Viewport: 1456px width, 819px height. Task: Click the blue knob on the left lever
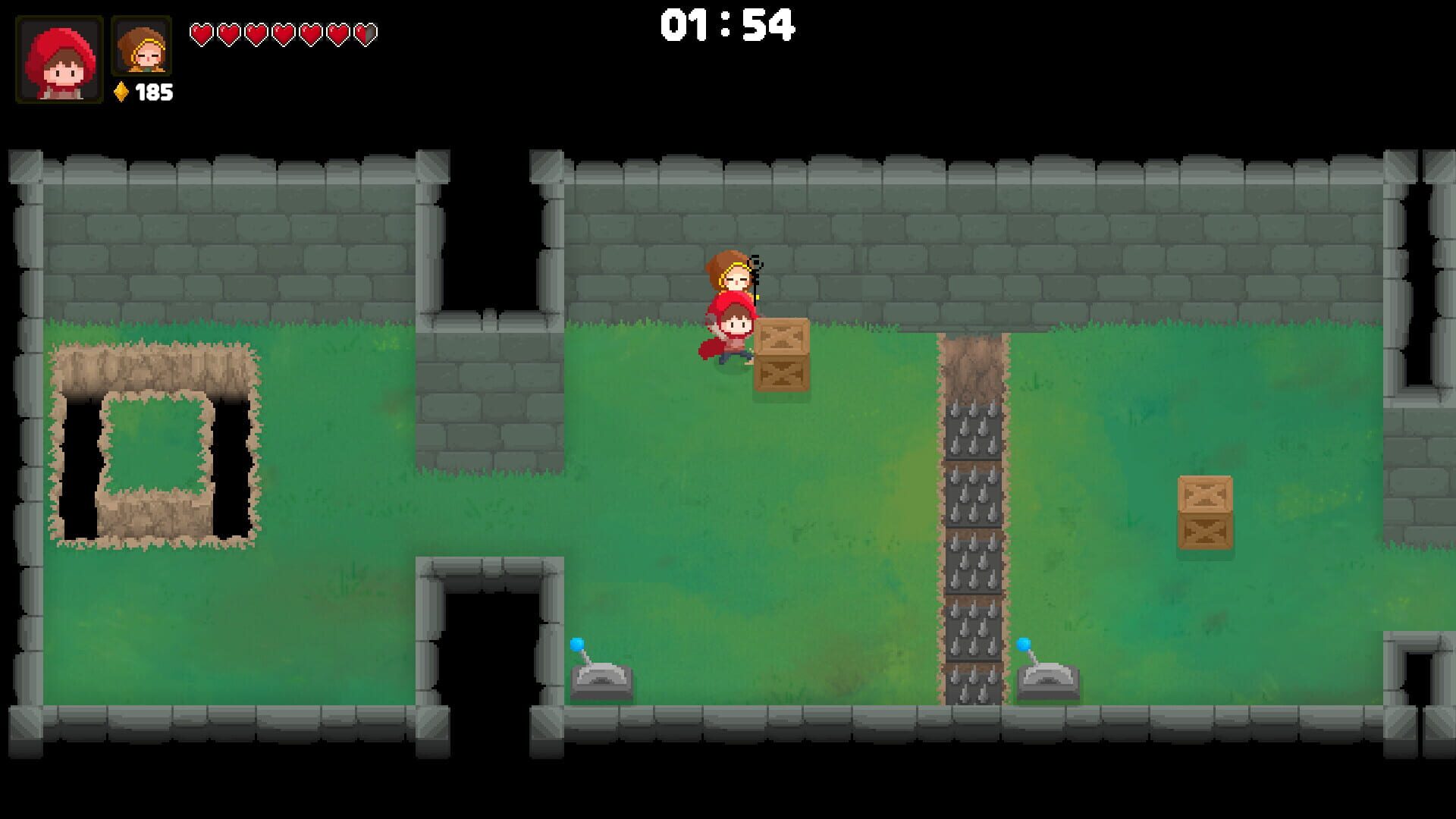click(x=579, y=645)
